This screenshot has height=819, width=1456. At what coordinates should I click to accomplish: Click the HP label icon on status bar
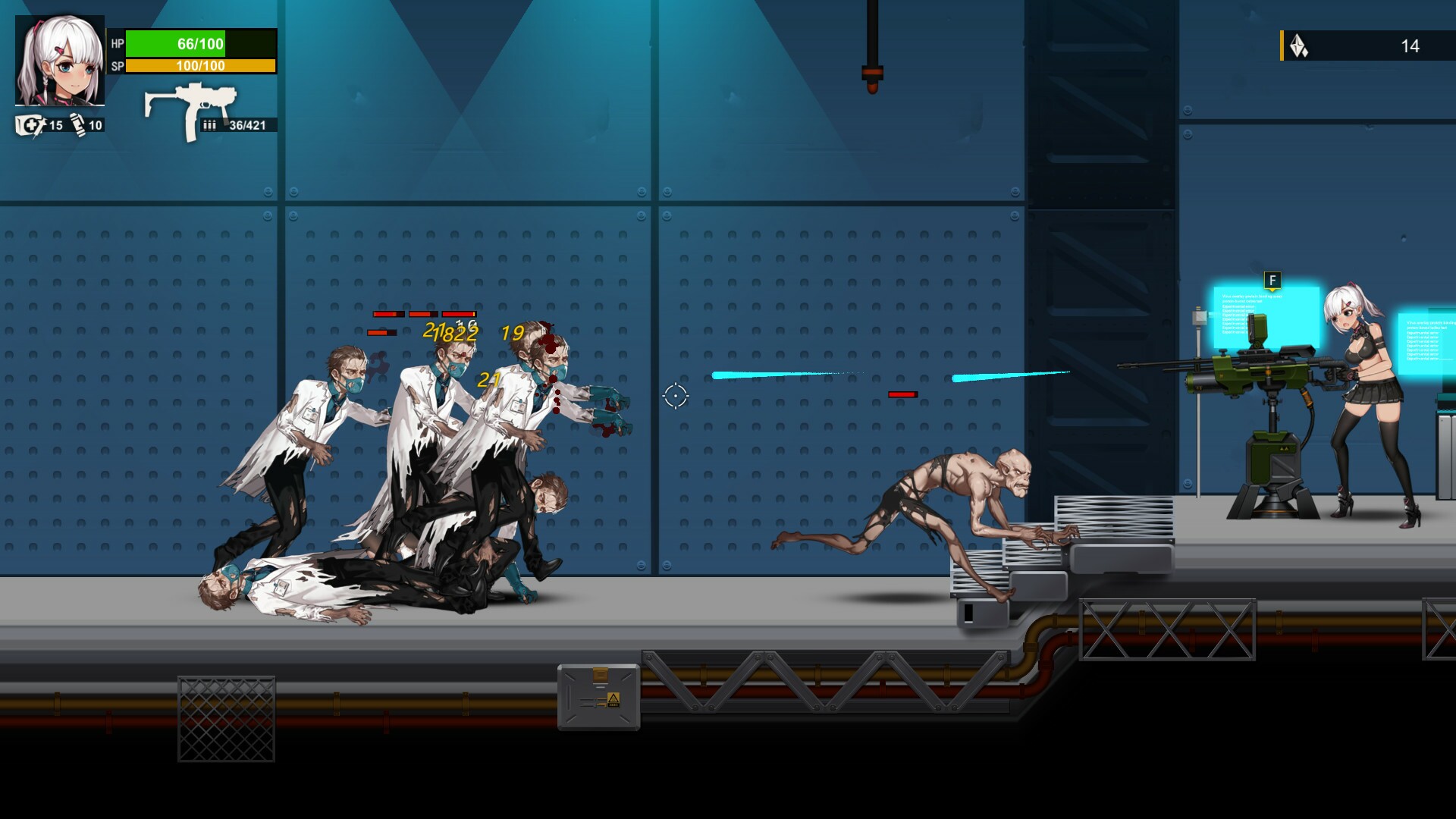click(116, 44)
